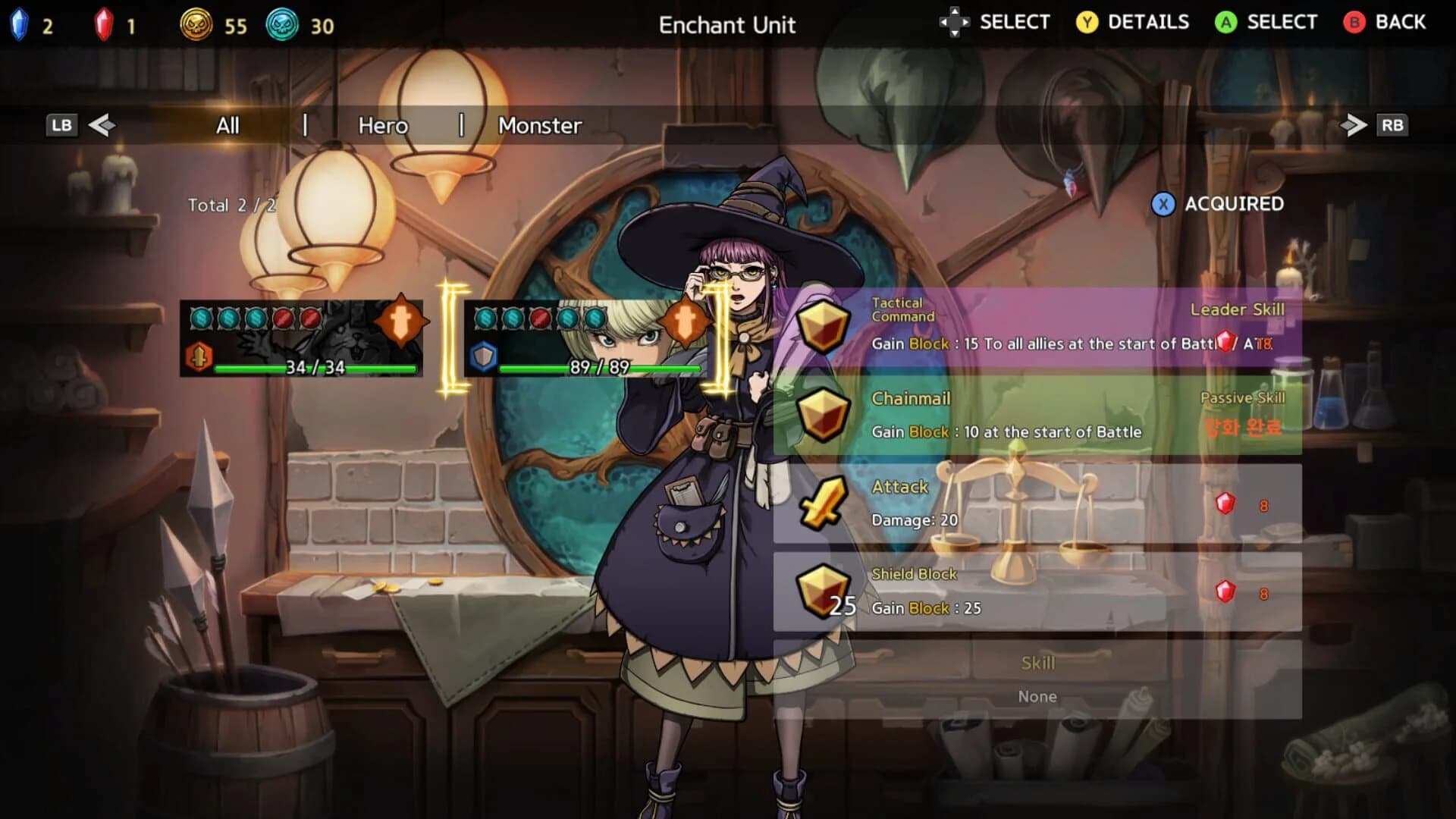Select the Tactical Command leader skill gem icon

click(x=823, y=325)
